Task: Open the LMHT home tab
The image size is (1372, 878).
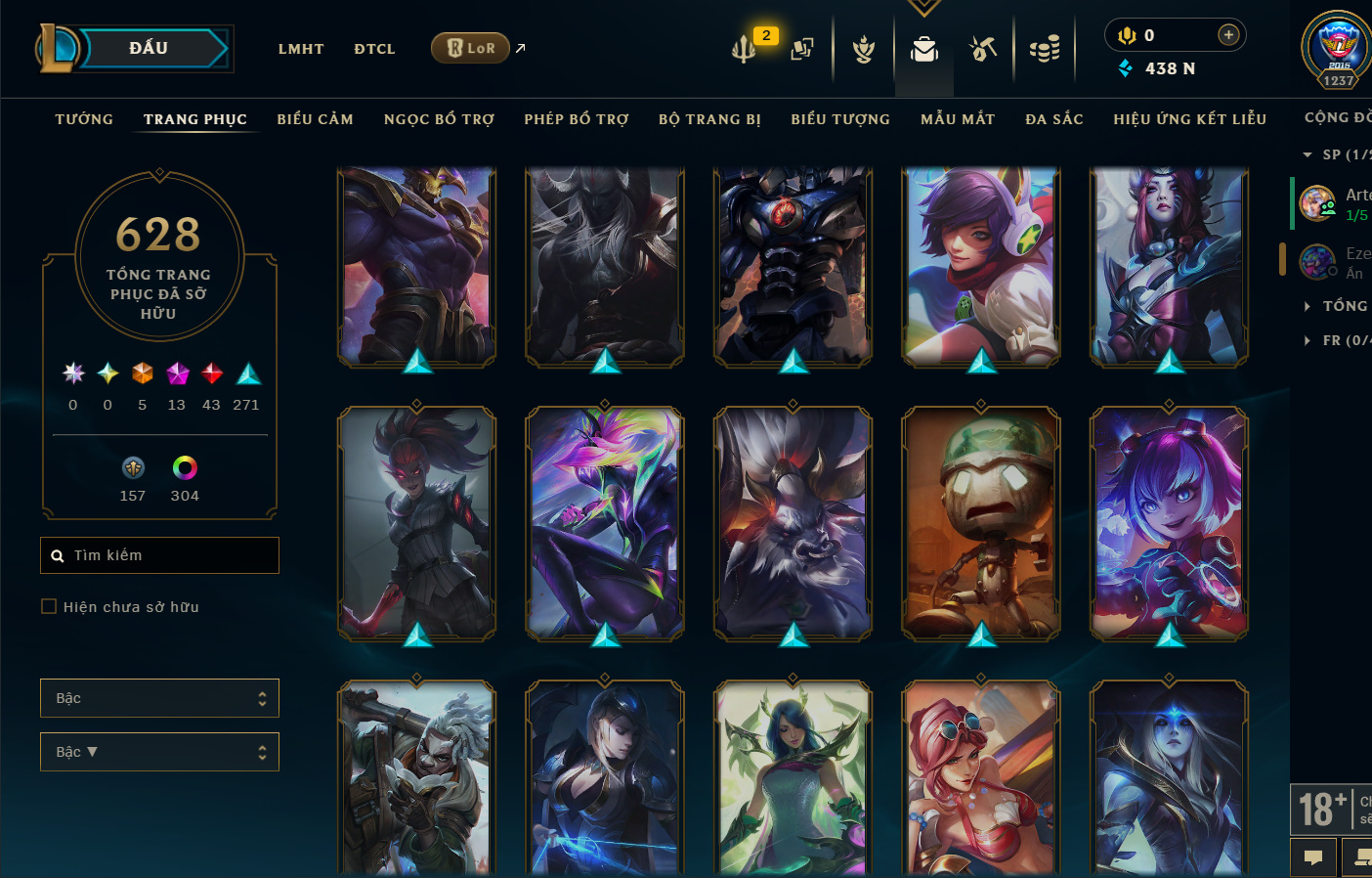Action: (x=301, y=49)
